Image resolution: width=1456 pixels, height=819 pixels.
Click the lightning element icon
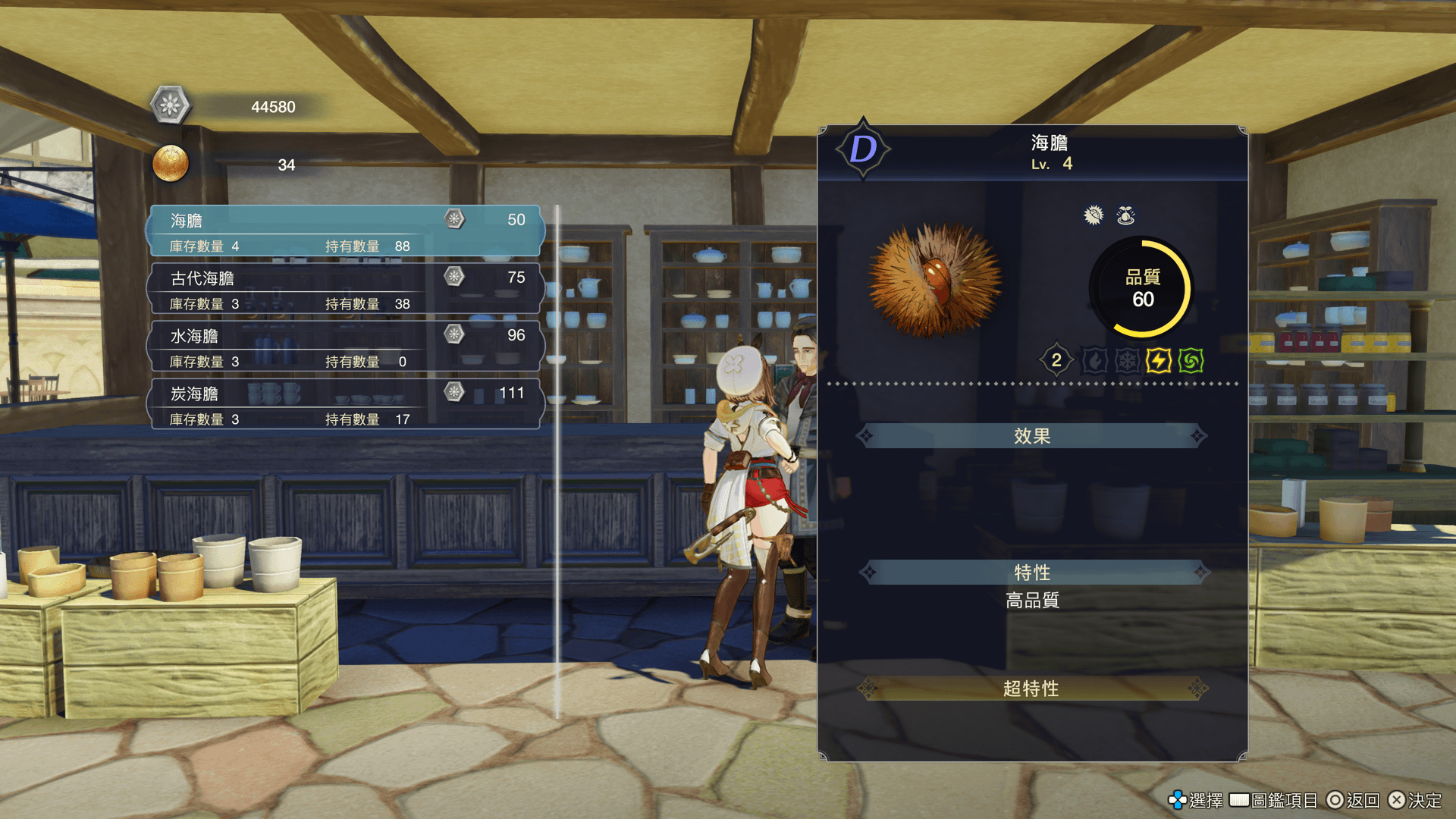coord(1158,361)
